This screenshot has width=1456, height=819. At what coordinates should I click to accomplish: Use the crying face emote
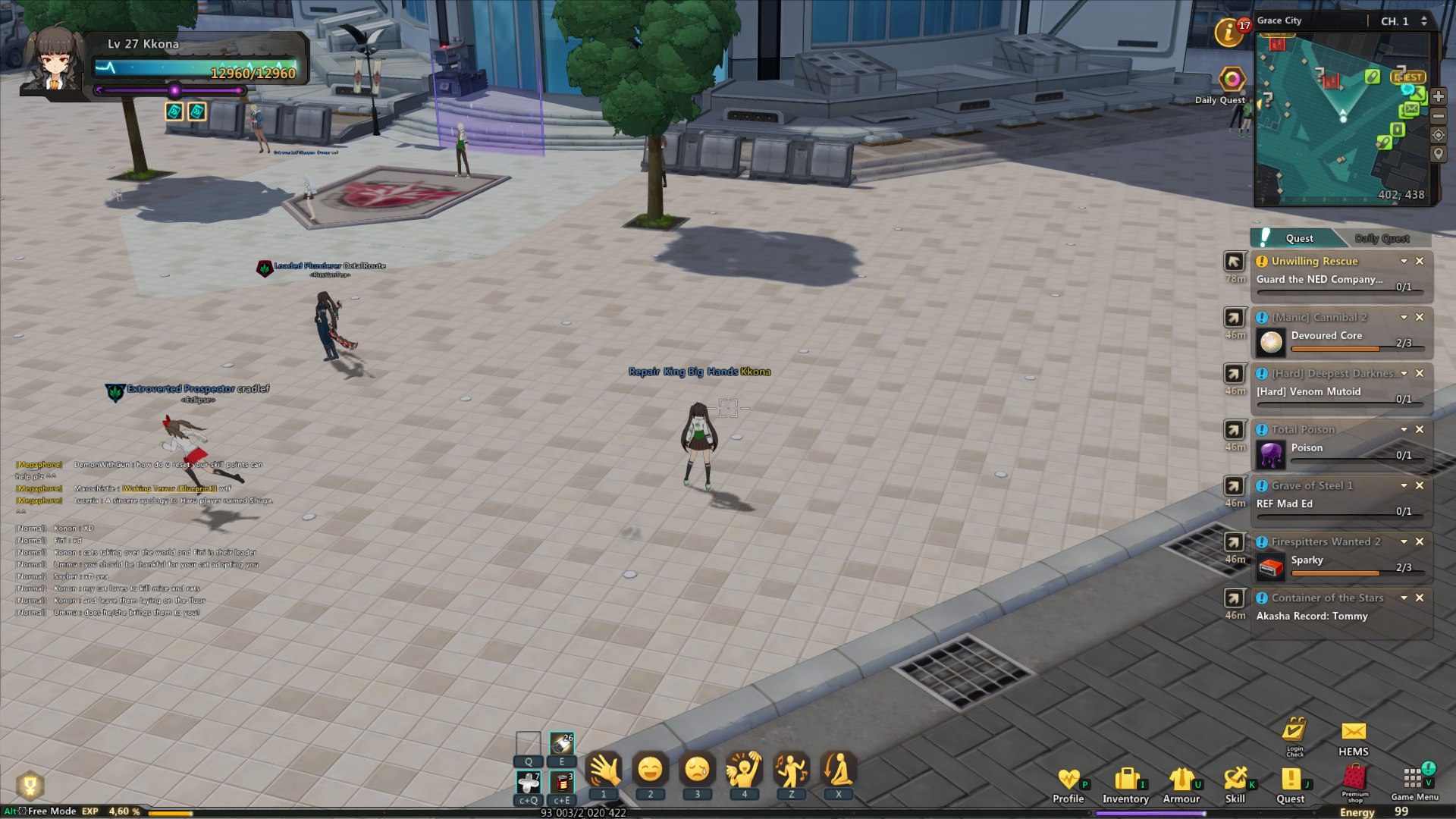[697, 770]
